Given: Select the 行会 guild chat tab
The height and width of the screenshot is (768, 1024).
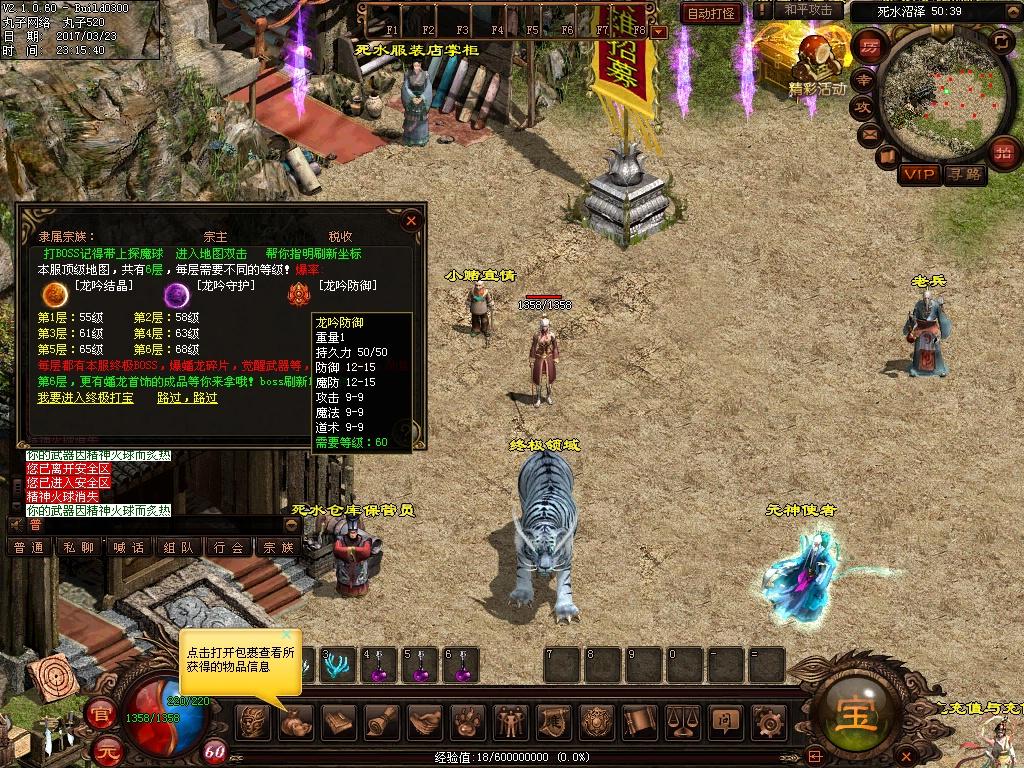Looking at the screenshot, I should [228, 547].
